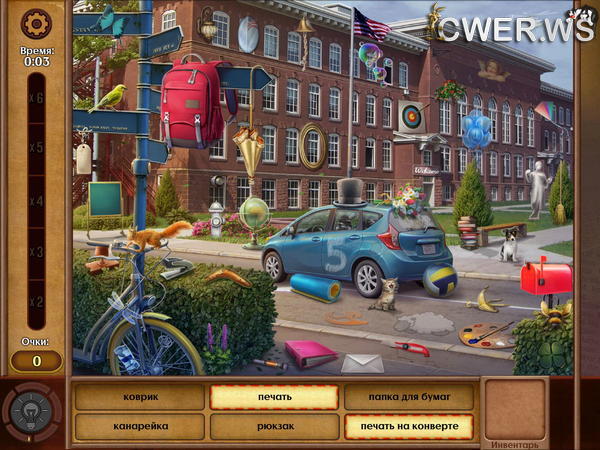Select the «печать на конверте» entry
Viewport: 600px width, 450px height.
coord(409,426)
